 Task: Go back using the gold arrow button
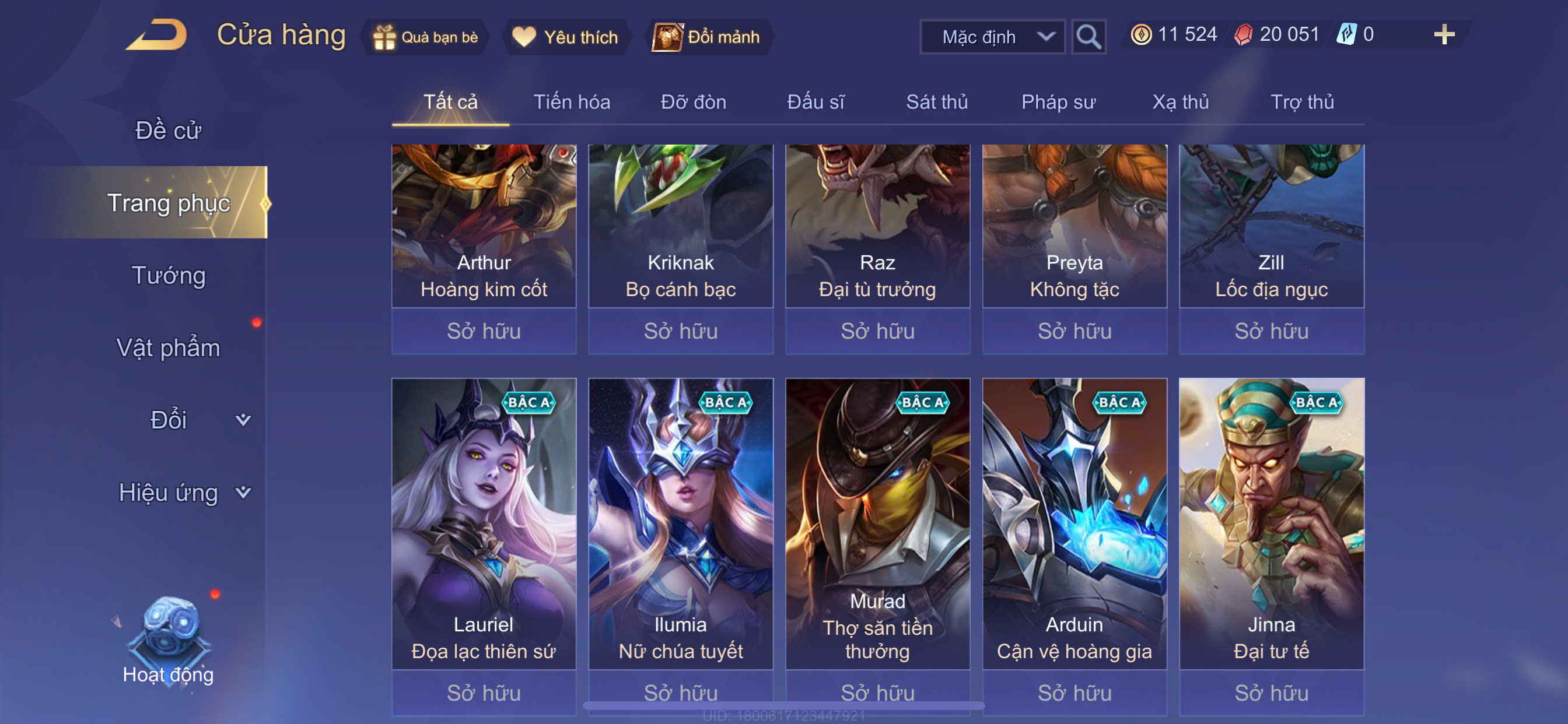[x=157, y=36]
